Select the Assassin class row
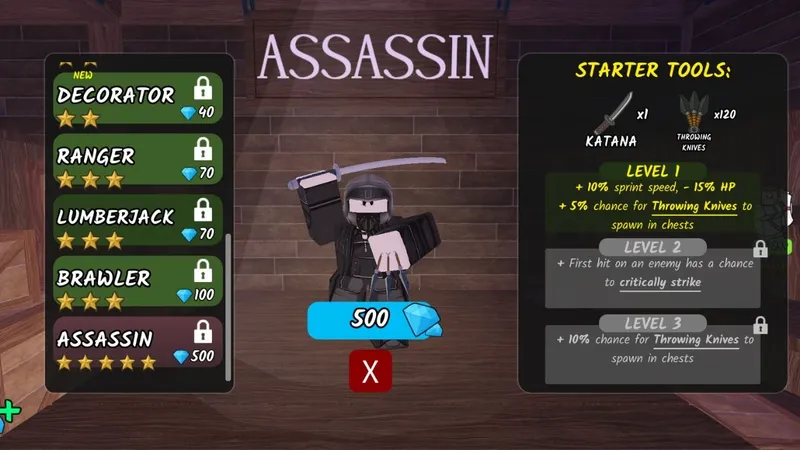Viewport: 800px width, 450px height. pos(138,346)
